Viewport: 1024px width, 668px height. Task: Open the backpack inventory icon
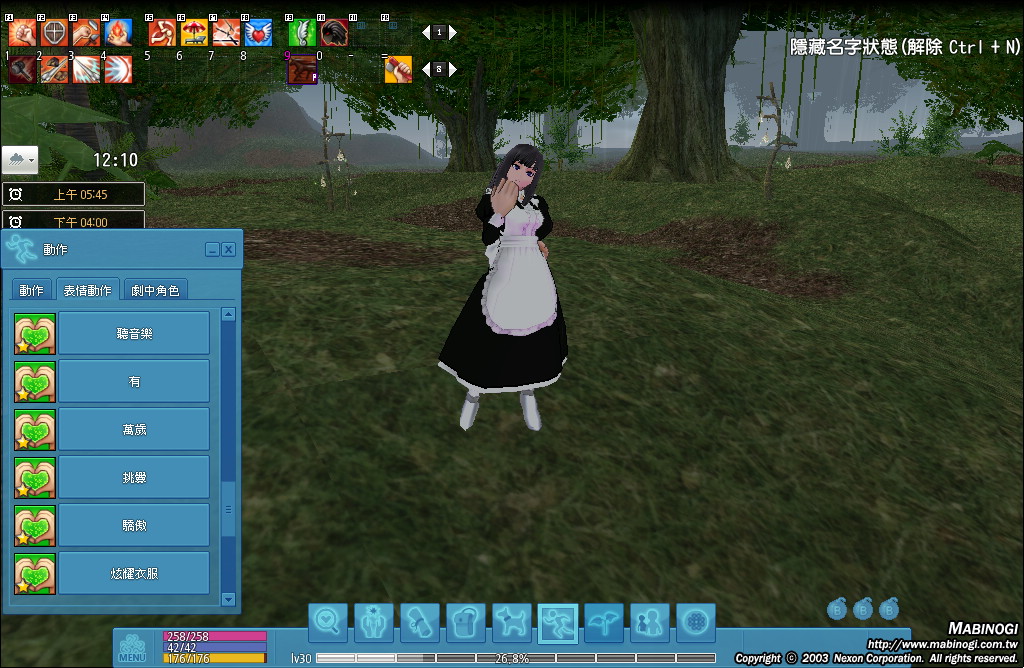[466, 623]
